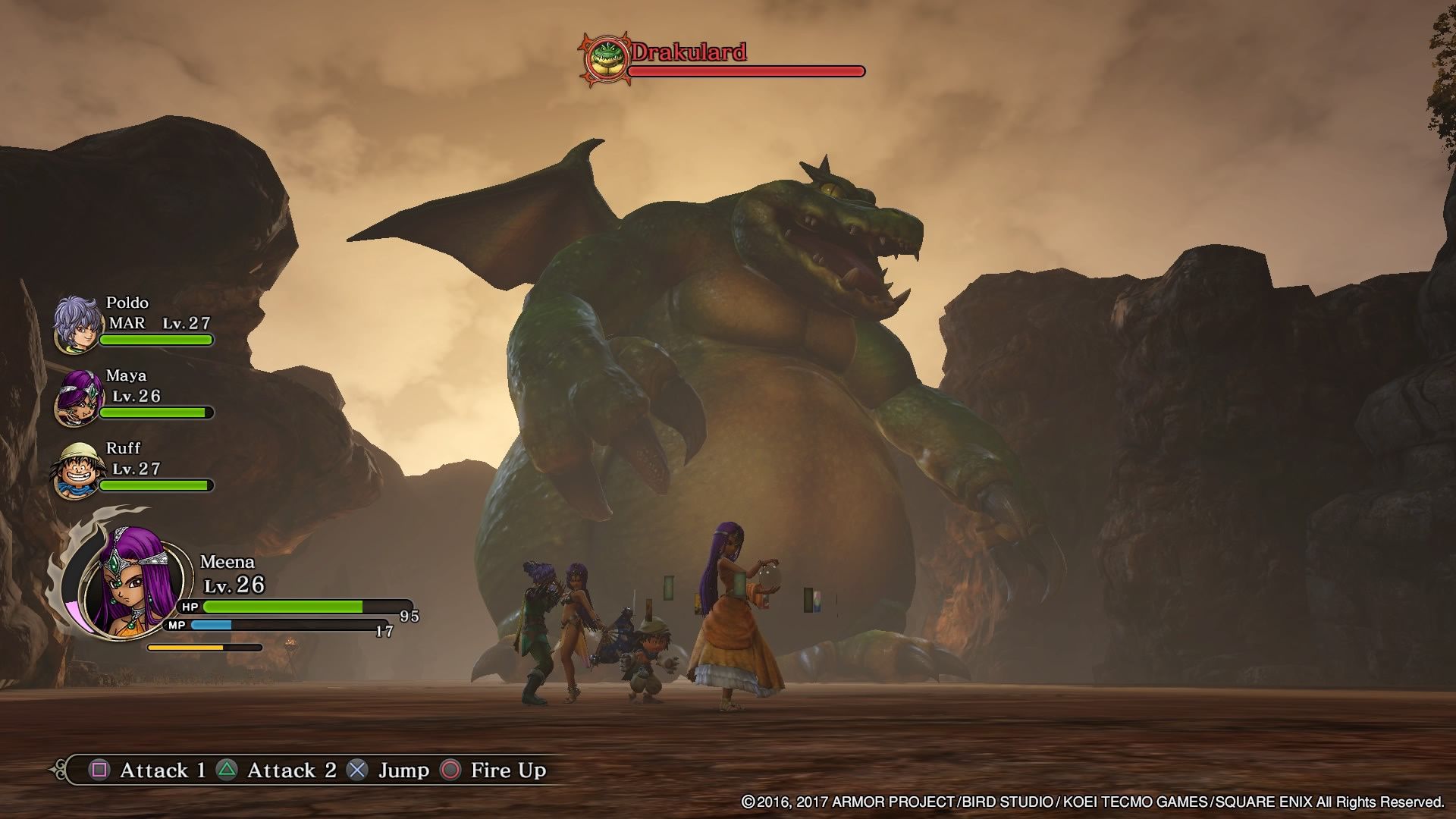
Task: Click the Drakulard boss icon
Action: tap(605, 58)
